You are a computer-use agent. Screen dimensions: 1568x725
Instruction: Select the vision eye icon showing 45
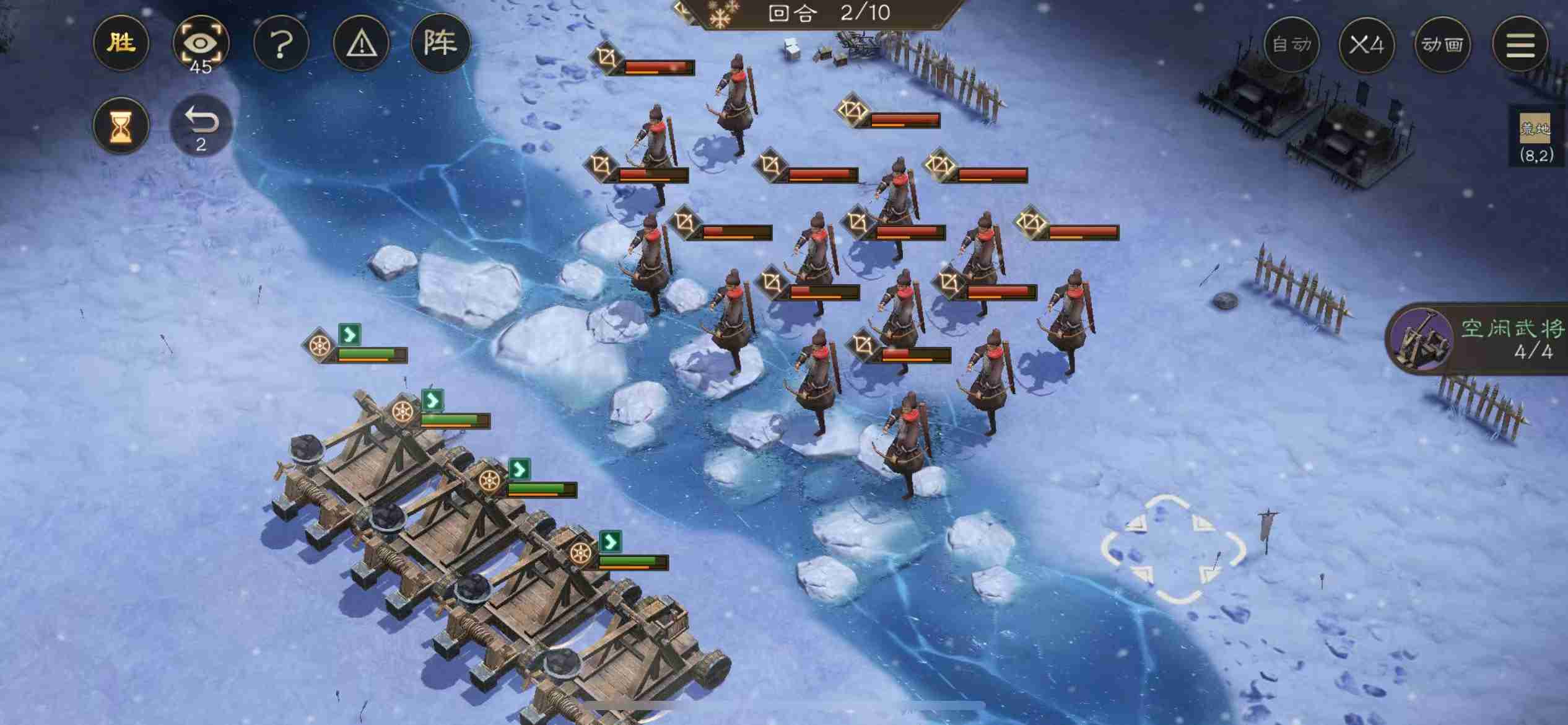[x=201, y=43]
